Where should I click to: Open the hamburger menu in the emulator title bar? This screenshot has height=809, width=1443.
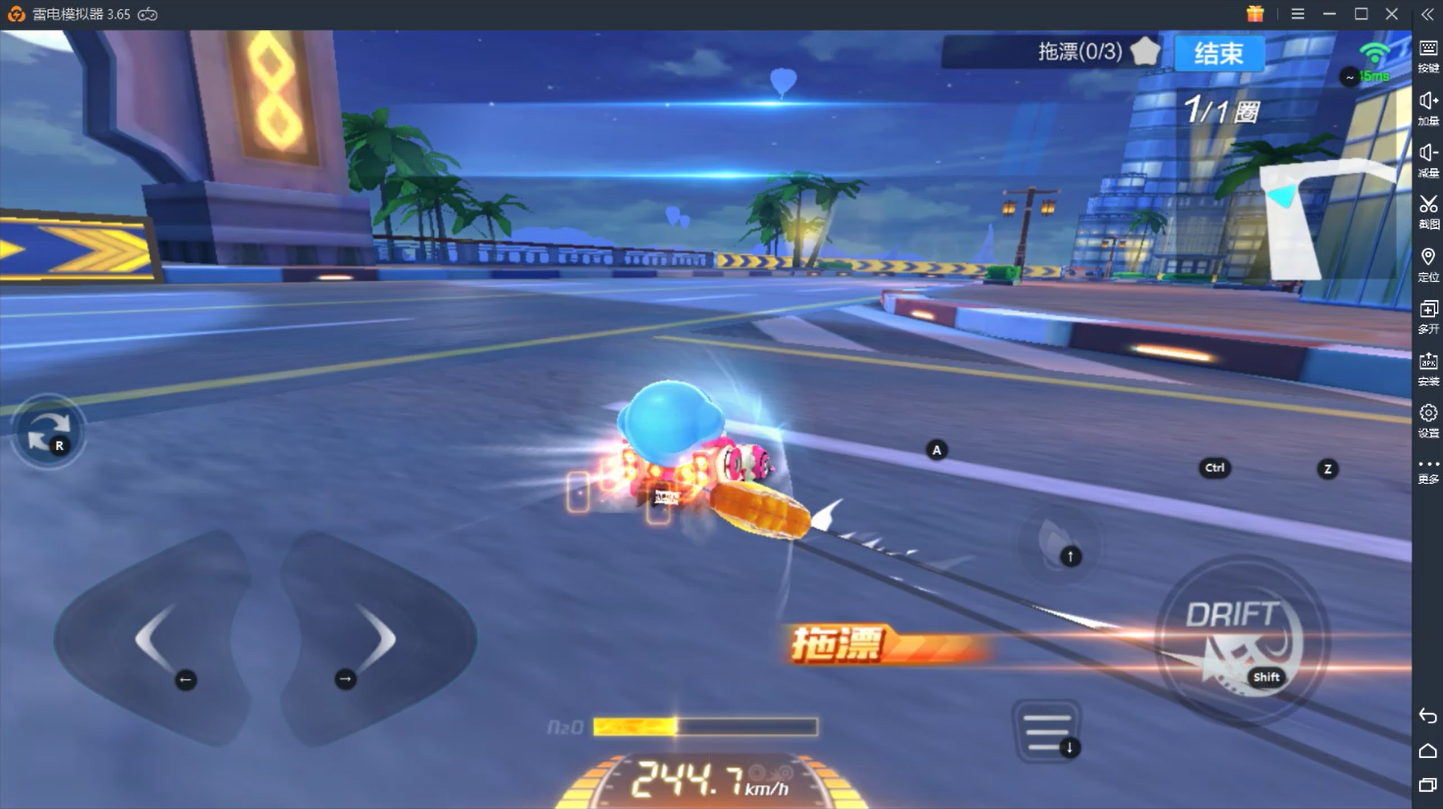pos(1298,14)
